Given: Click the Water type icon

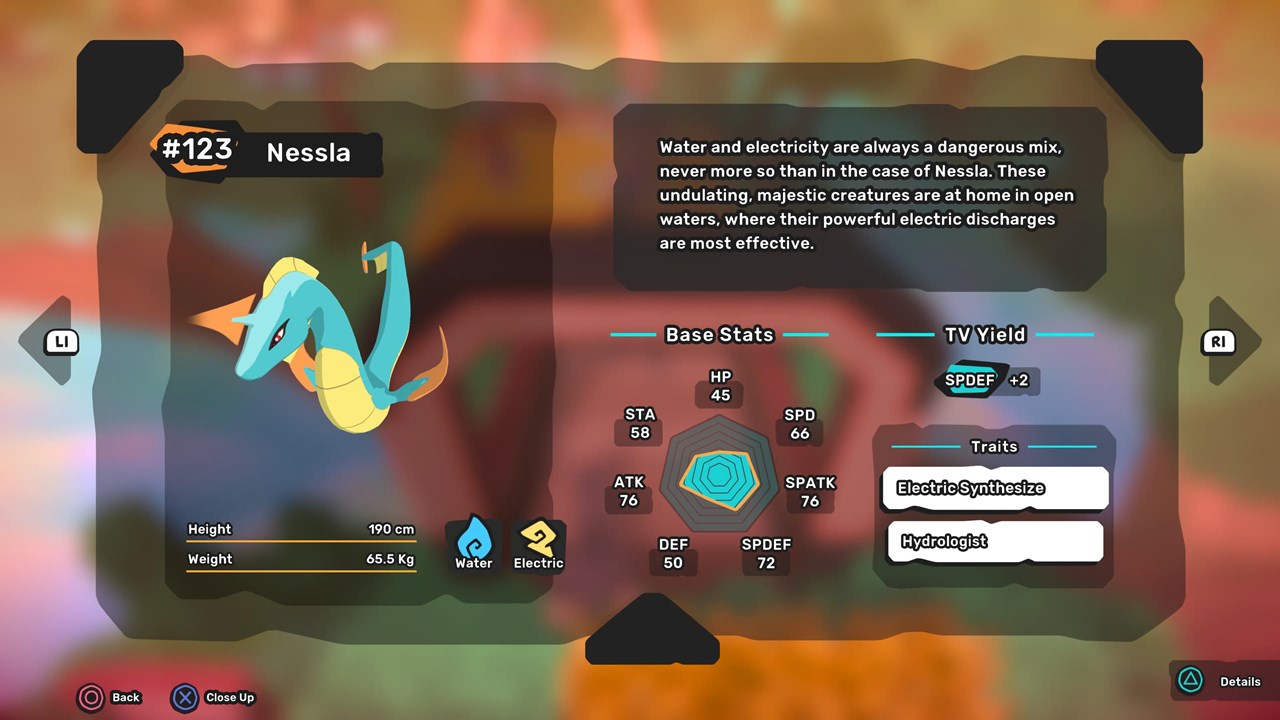Looking at the screenshot, I should point(474,543).
